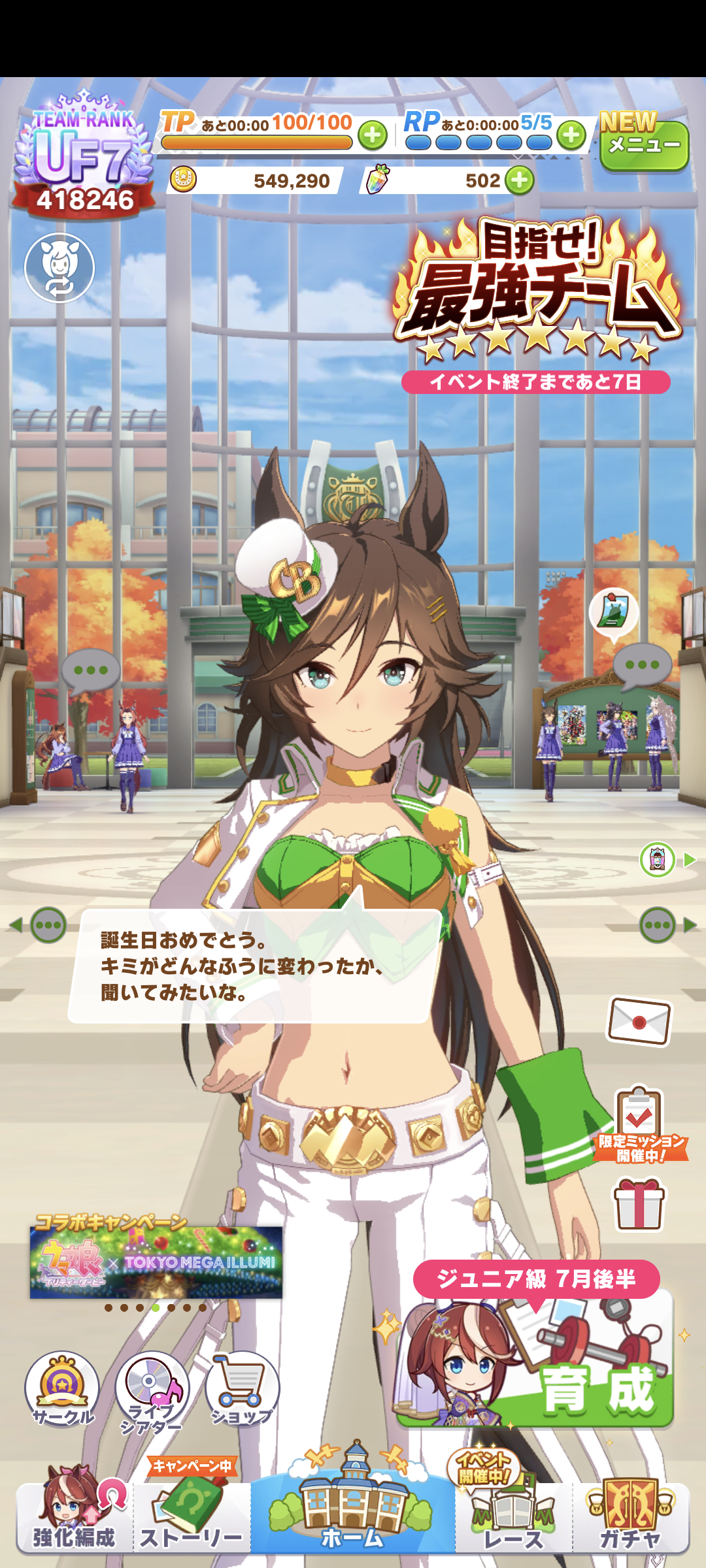The image size is (706, 1568).
Task: Open the サークル menu
Action: pos(62,1389)
